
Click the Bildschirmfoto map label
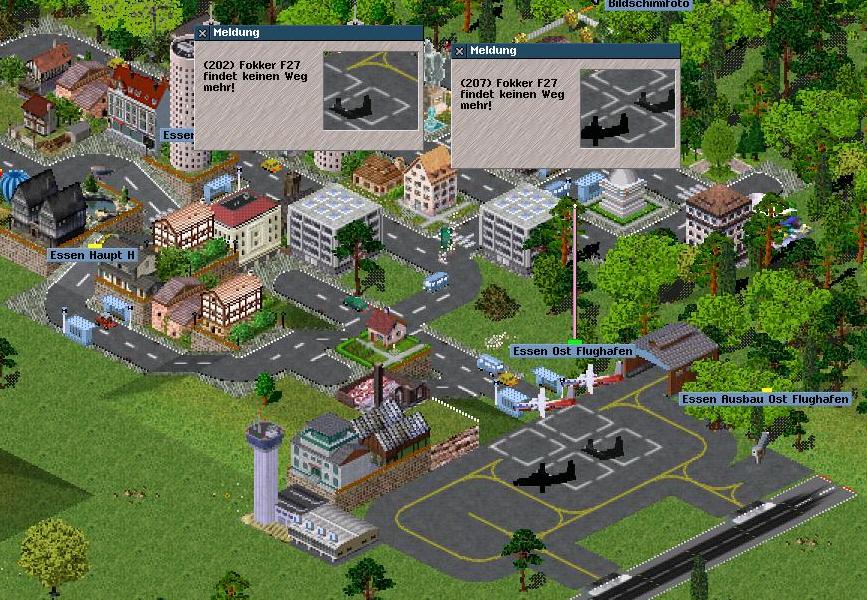point(648,4)
